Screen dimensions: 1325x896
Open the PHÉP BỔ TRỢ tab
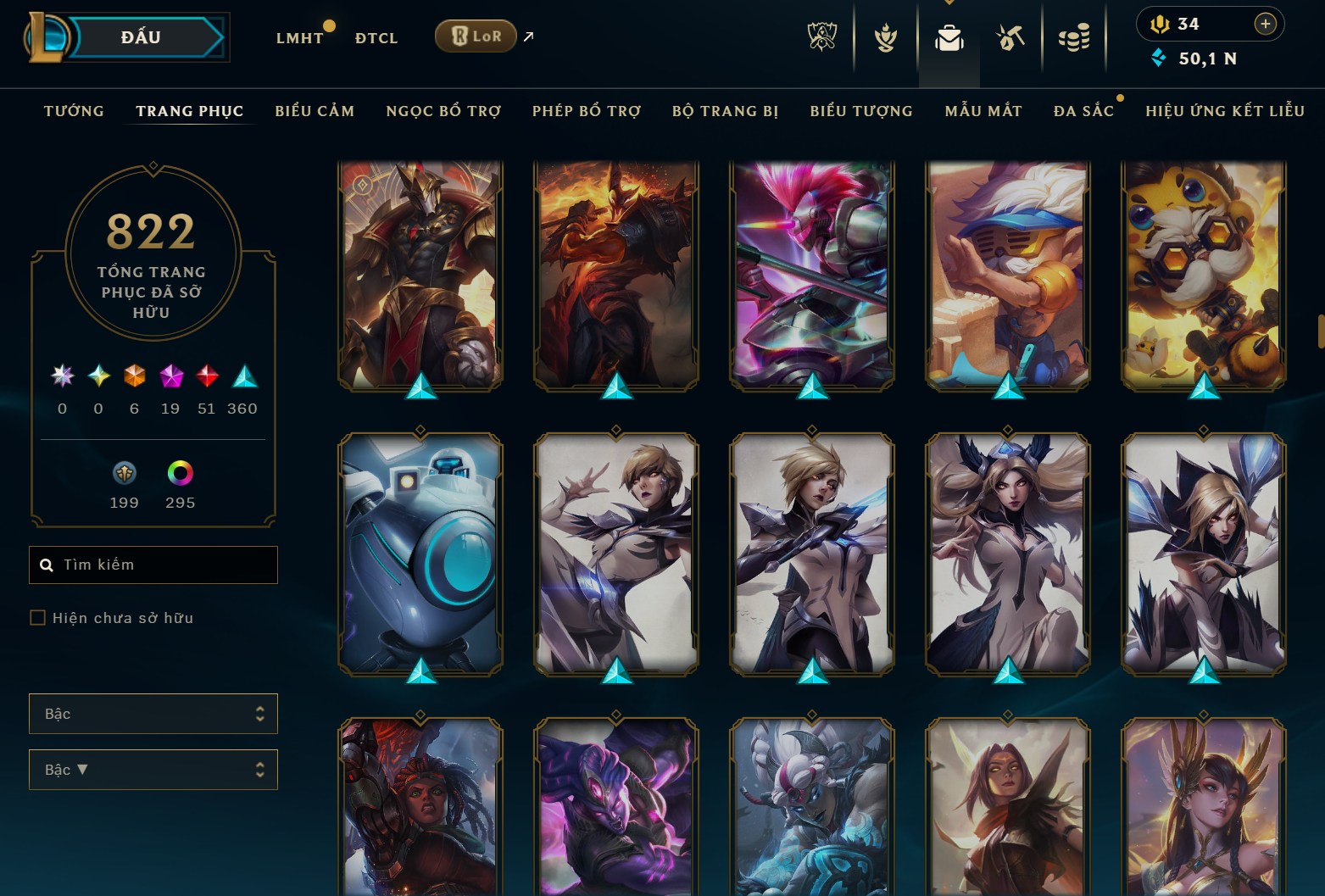pyautogui.click(x=587, y=111)
